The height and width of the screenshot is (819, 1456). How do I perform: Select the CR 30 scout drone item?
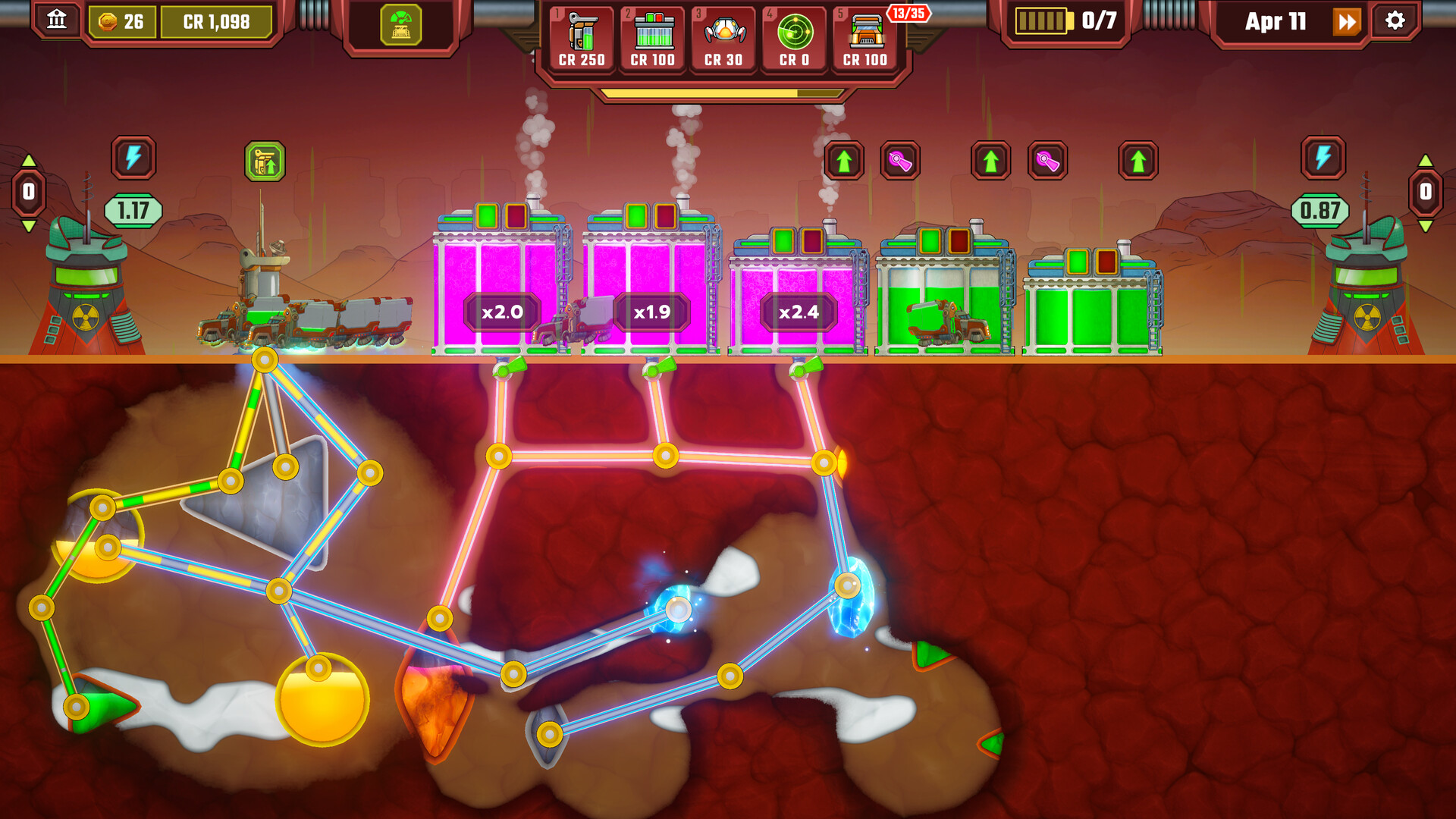pos(723,39)
